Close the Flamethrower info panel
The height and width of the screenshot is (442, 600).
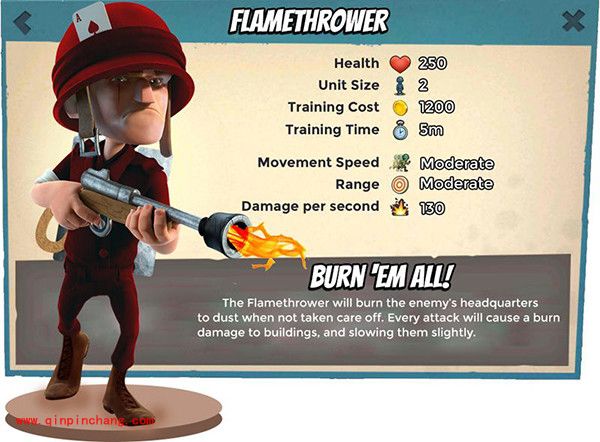573,20
